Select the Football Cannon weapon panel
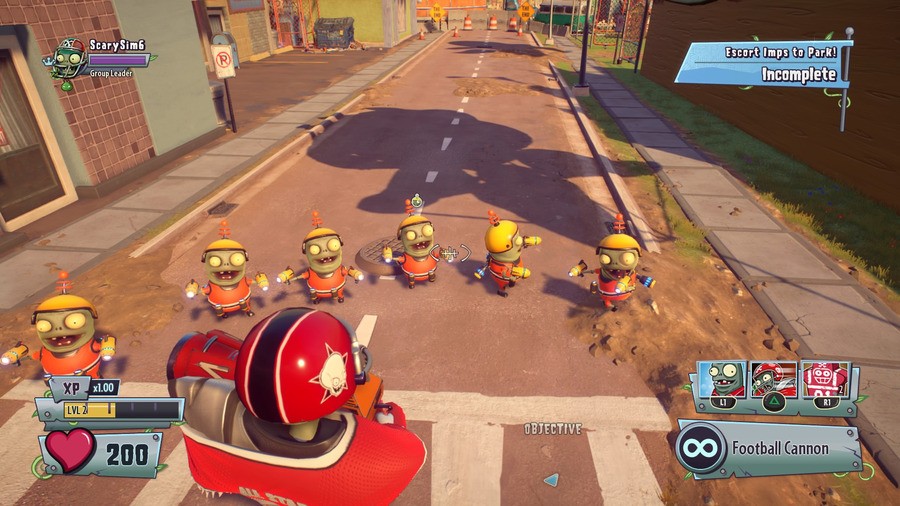The width and height of the screenshot is (900, 506). point(768,449)
